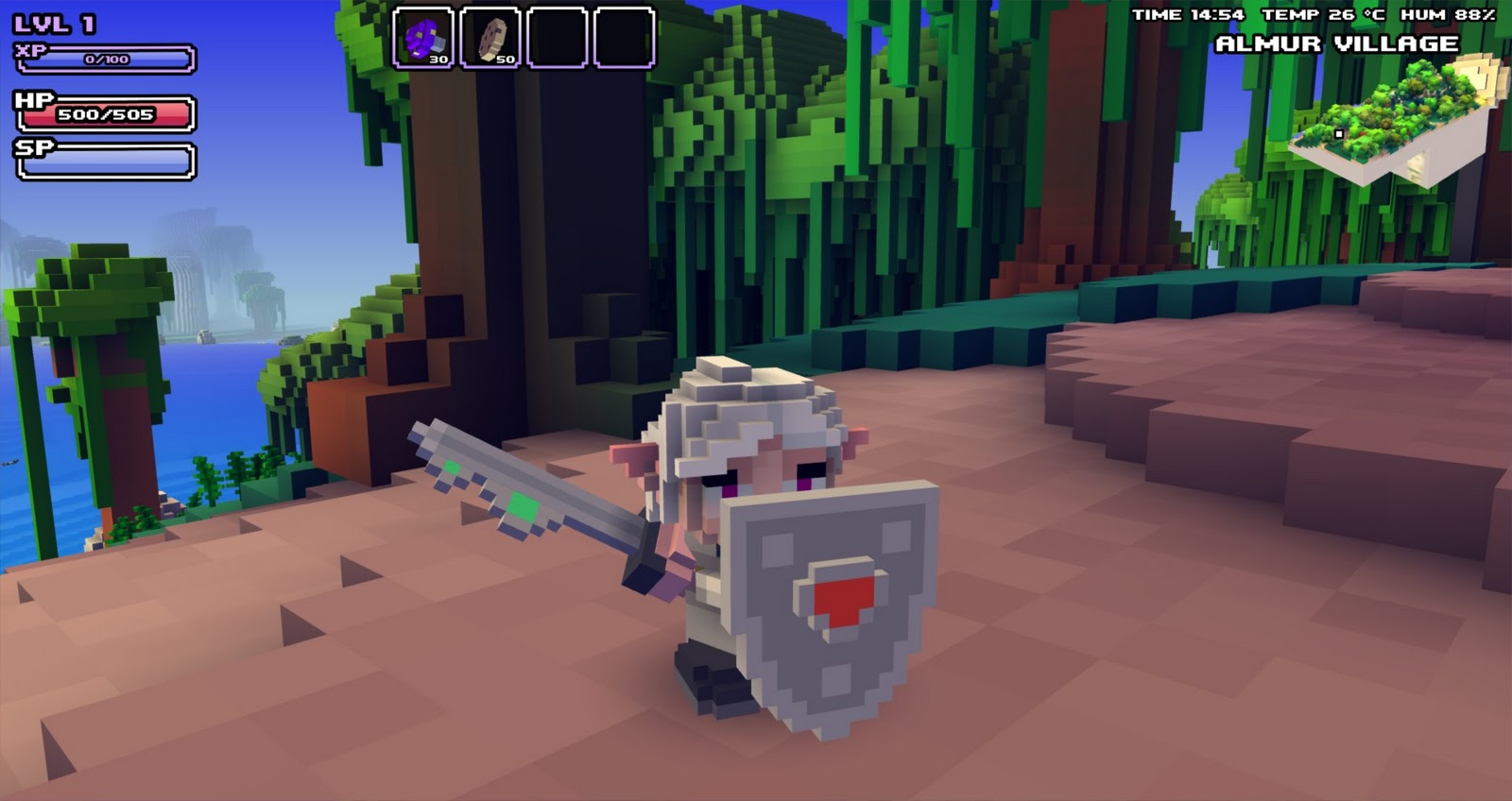Click the TEMP 26 °C status indicator

click(1324, 14)
